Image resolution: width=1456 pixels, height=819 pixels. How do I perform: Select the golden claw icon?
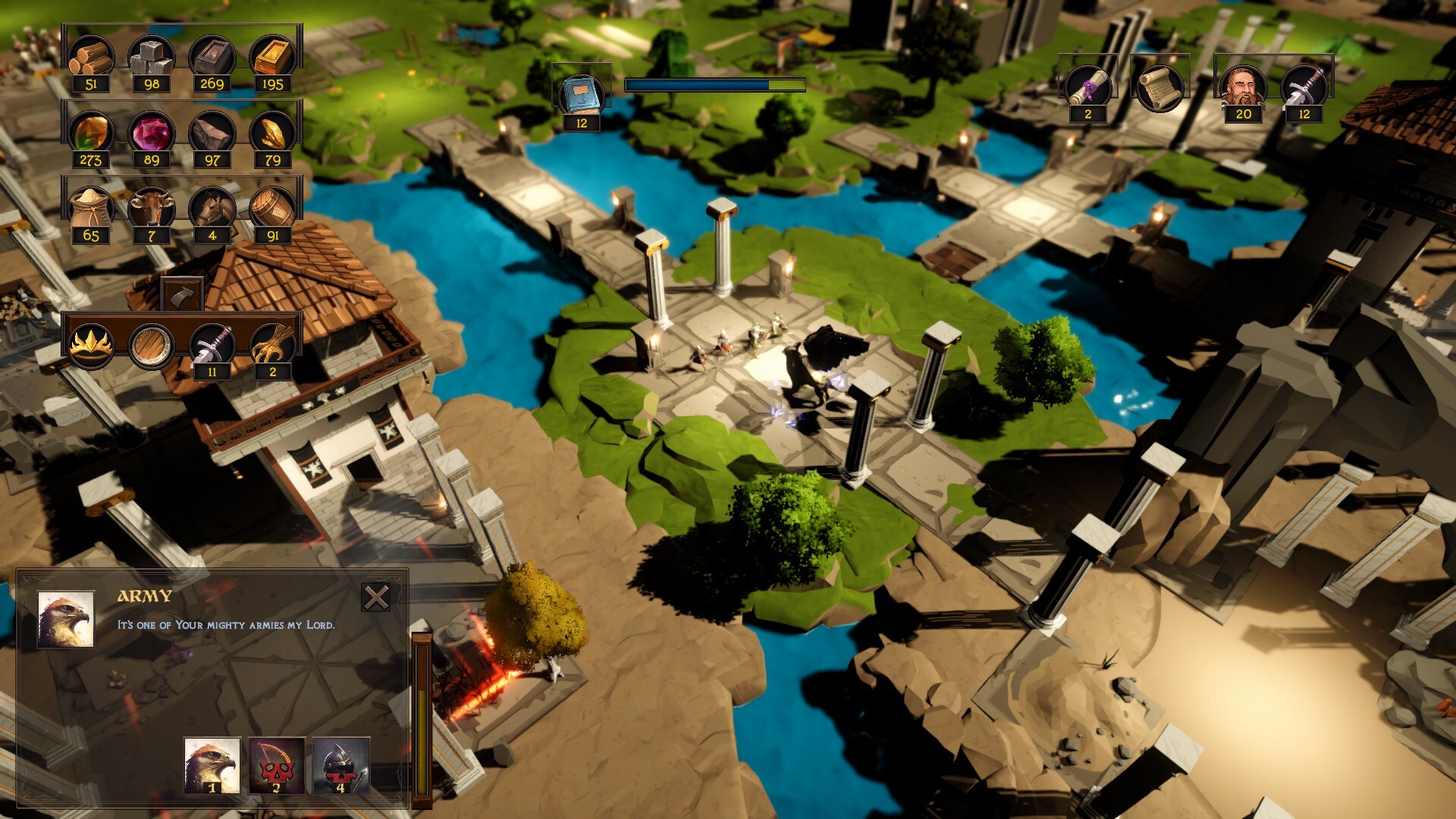pos(273,345)
